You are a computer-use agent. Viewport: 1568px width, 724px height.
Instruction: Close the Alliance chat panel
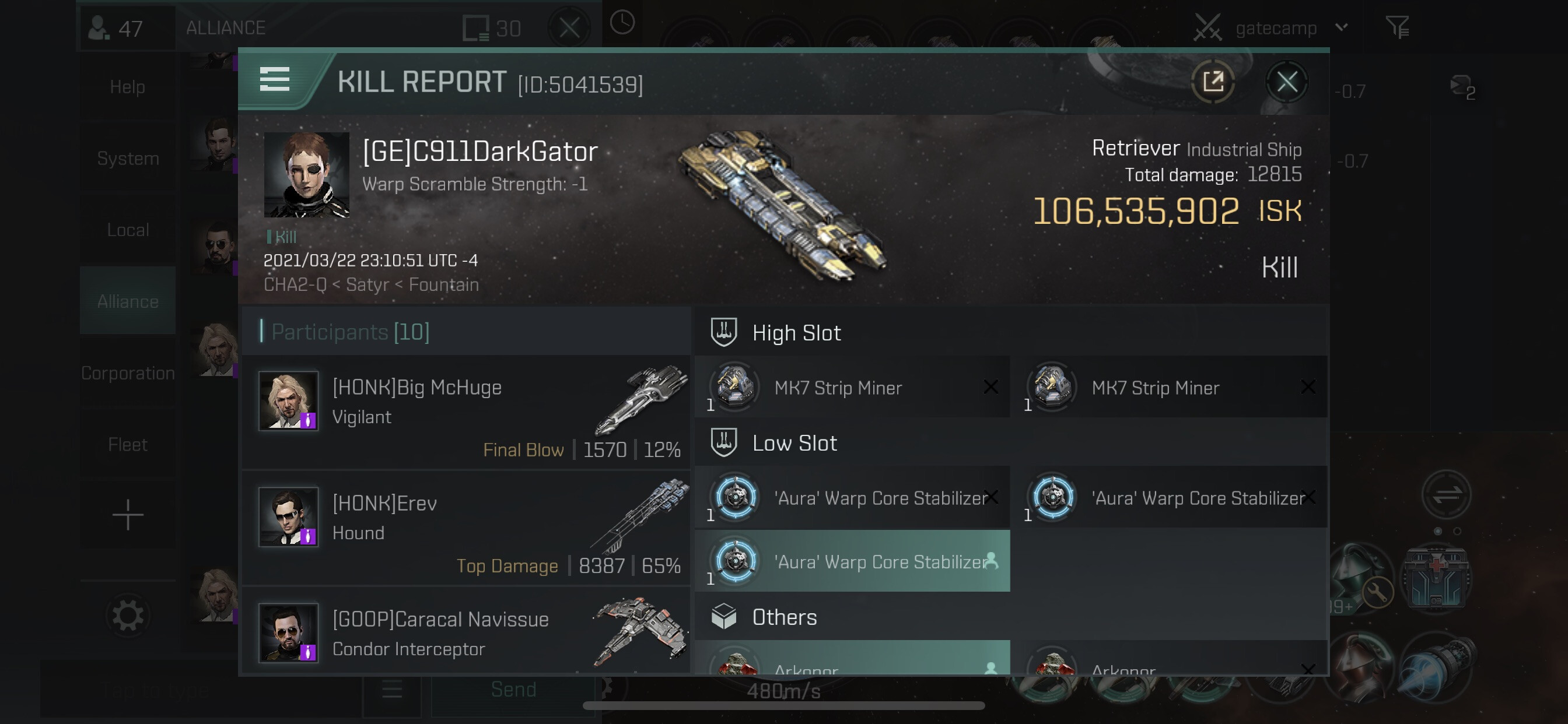pyautogui.click(x=569, y=27)
